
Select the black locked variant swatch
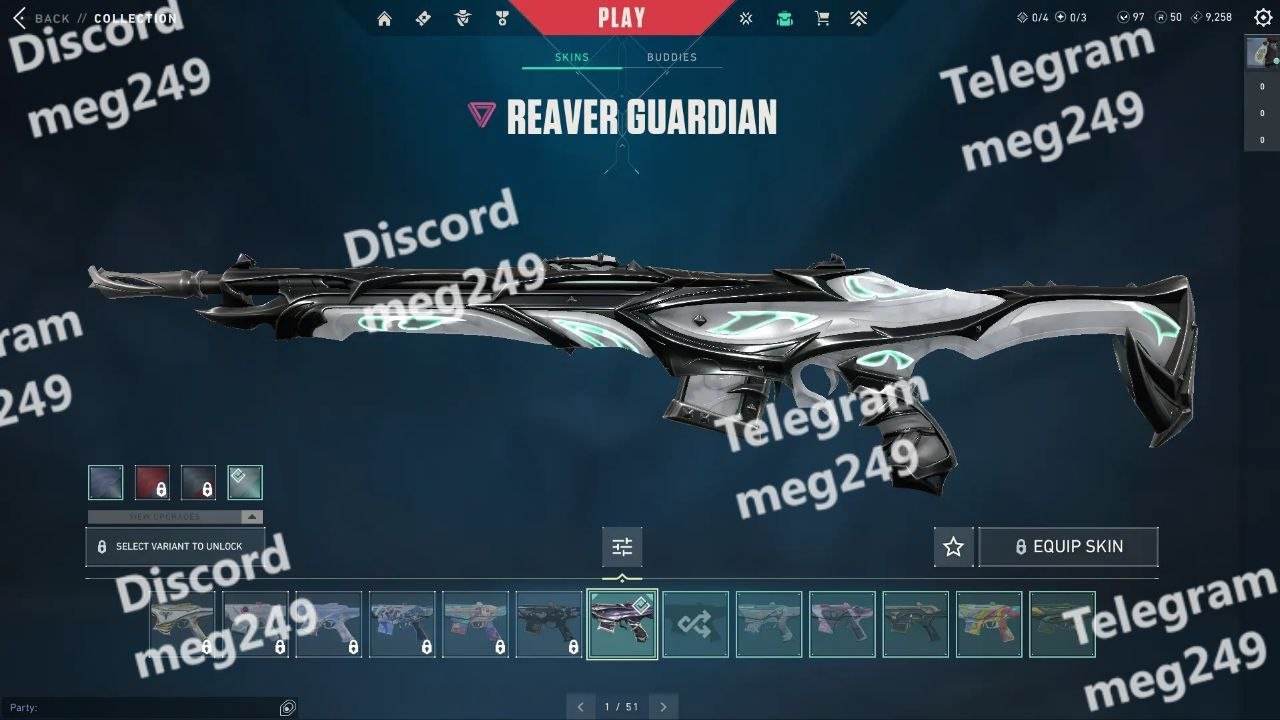click(x=198, y=482)
